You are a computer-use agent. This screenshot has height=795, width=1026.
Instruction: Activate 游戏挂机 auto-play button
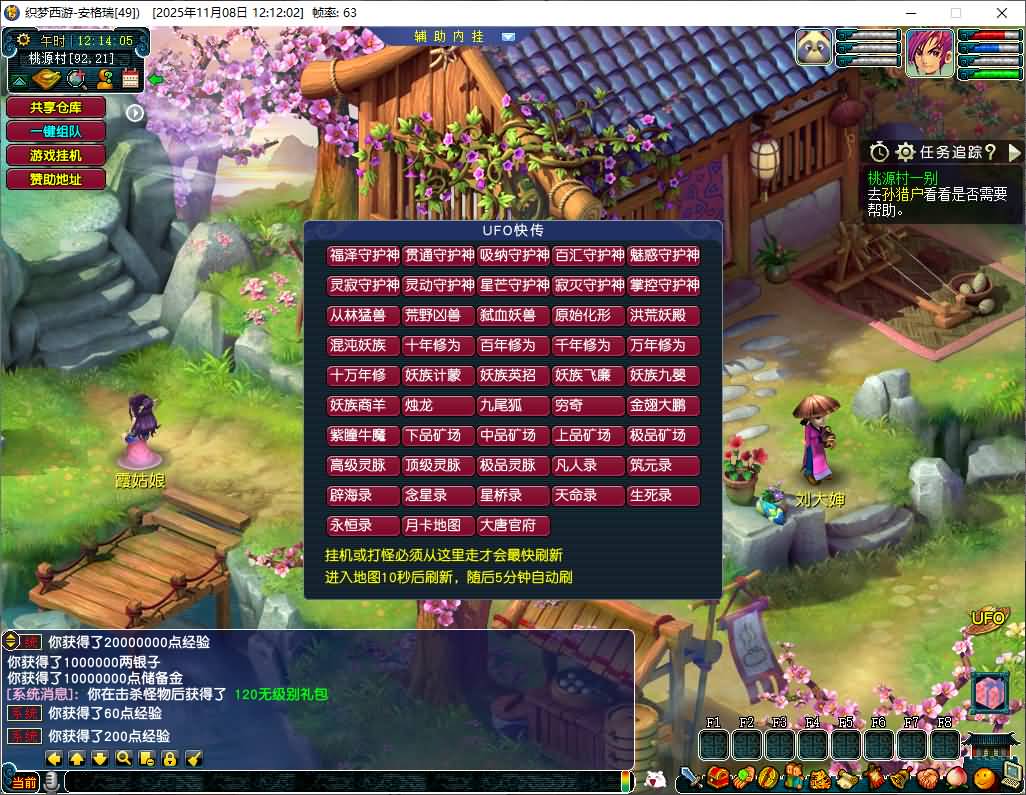(x=56, y=155)
